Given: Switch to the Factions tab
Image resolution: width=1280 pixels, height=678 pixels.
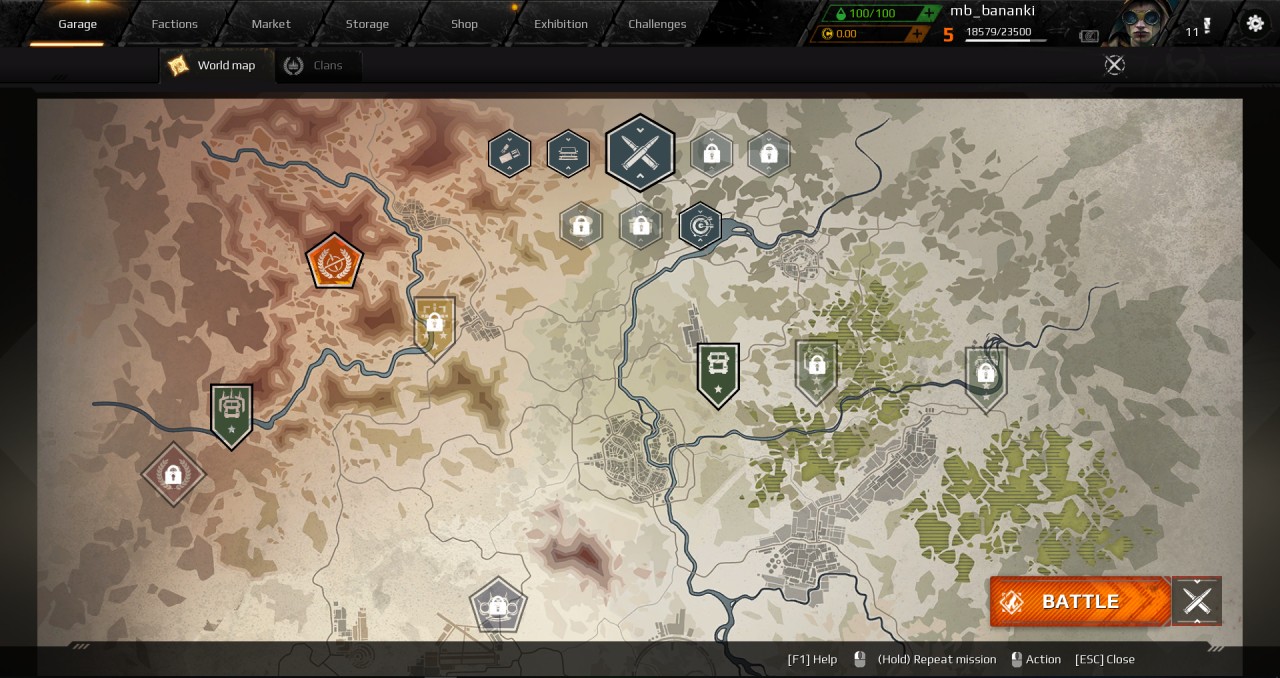Looking at the screenshot, I should (x=174, y=24).
